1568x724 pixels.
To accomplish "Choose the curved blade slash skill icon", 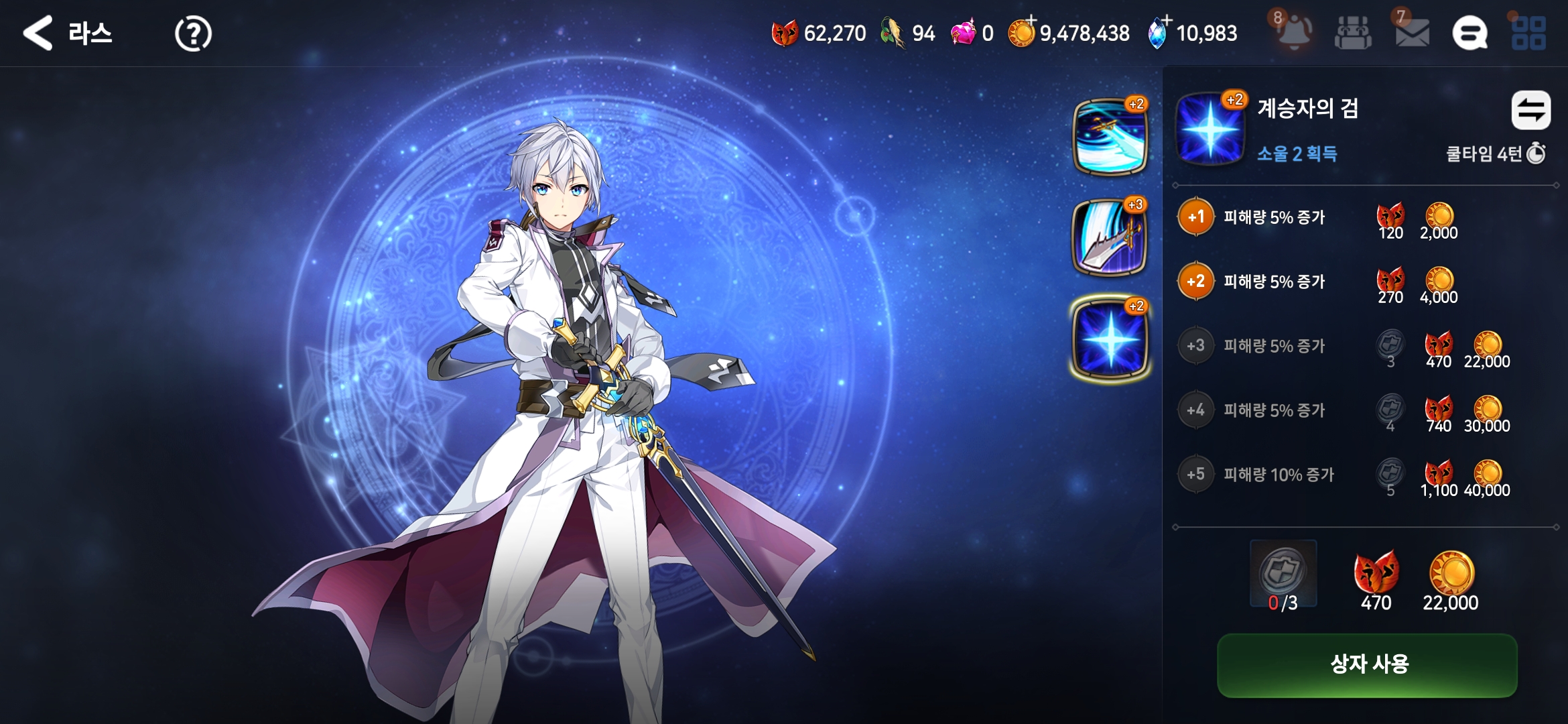I will click(x=1110, y=237).
